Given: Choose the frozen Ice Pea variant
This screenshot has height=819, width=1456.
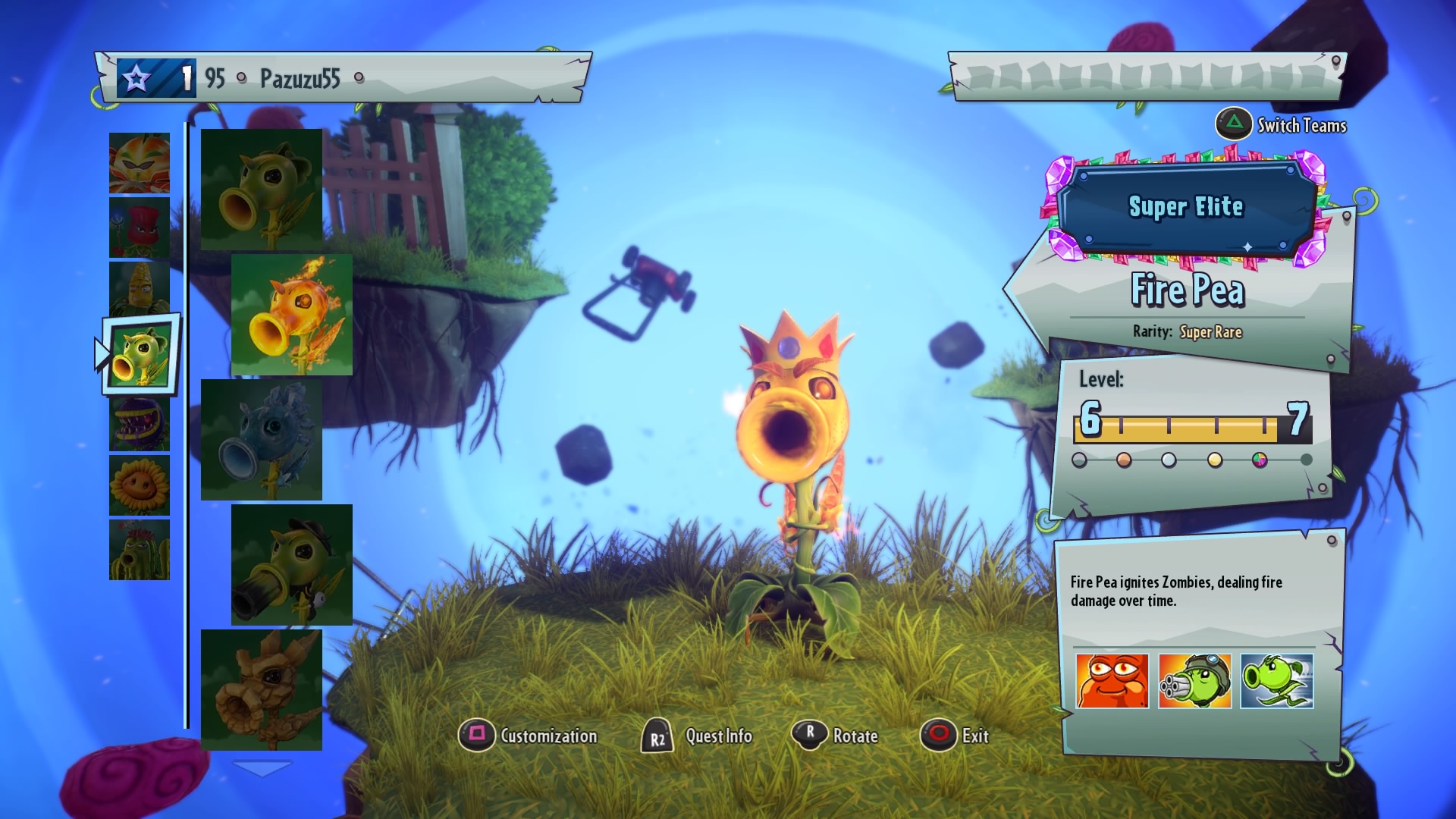Looking at the screenshot, I should point(262,440).
